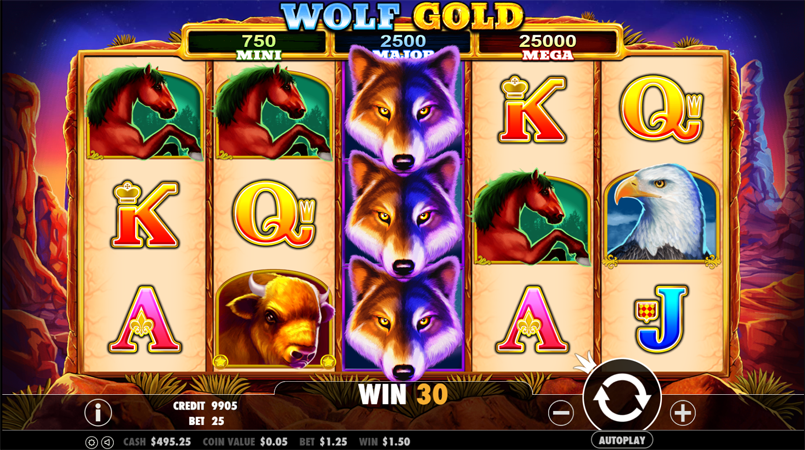The height and width of the screenshot is (450, 805).
Task: Open the settings gear icon
Action: coord(91,441)
